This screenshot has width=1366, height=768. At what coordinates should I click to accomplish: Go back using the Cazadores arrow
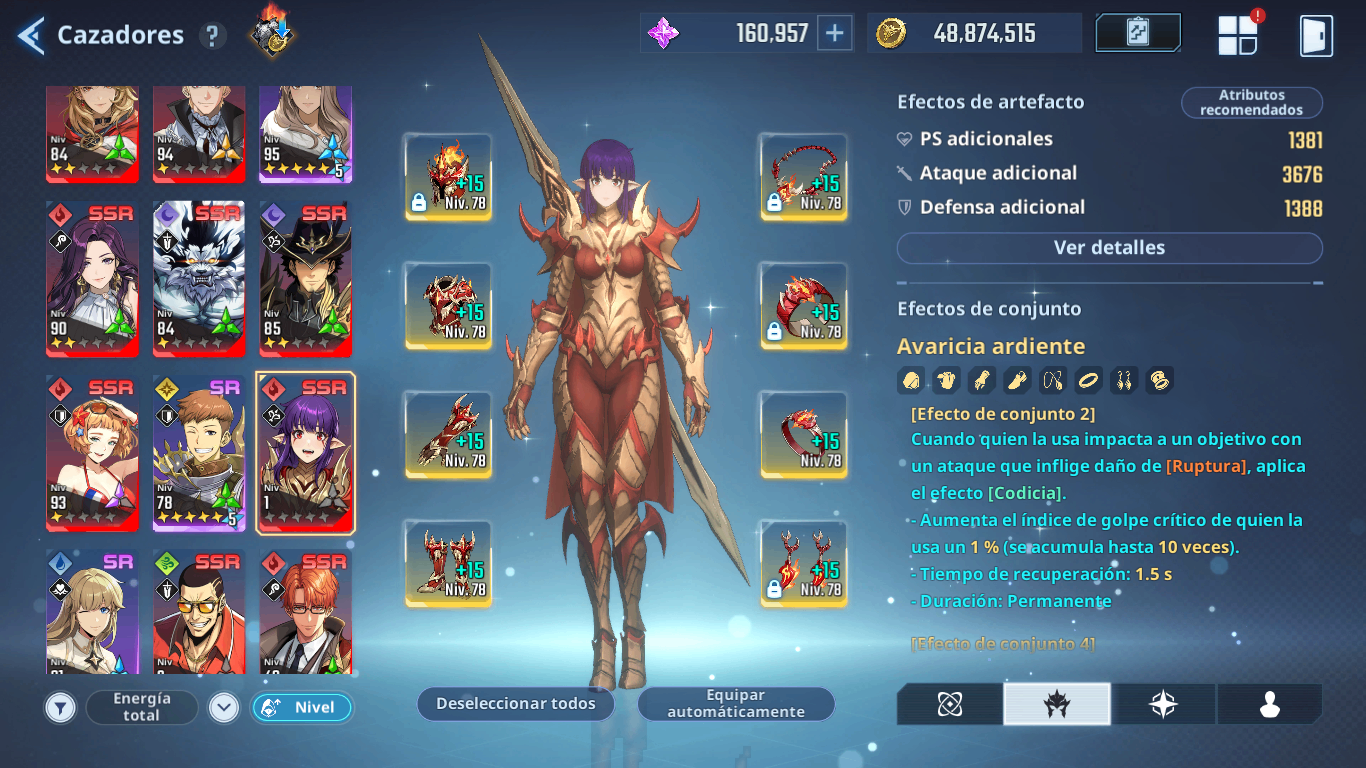coord(31,36)
